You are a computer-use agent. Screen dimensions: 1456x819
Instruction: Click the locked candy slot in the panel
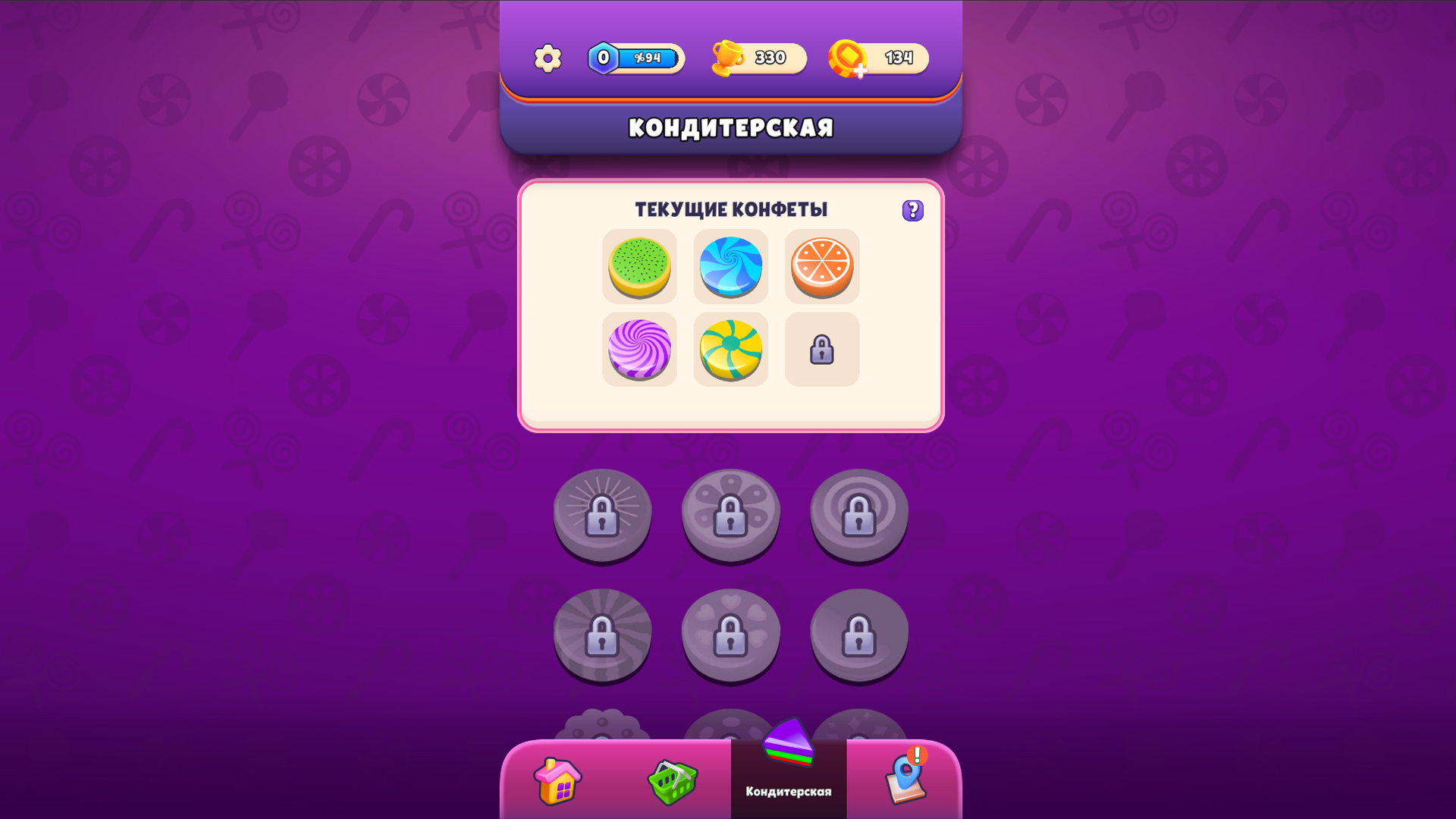[x=822, y=350]
